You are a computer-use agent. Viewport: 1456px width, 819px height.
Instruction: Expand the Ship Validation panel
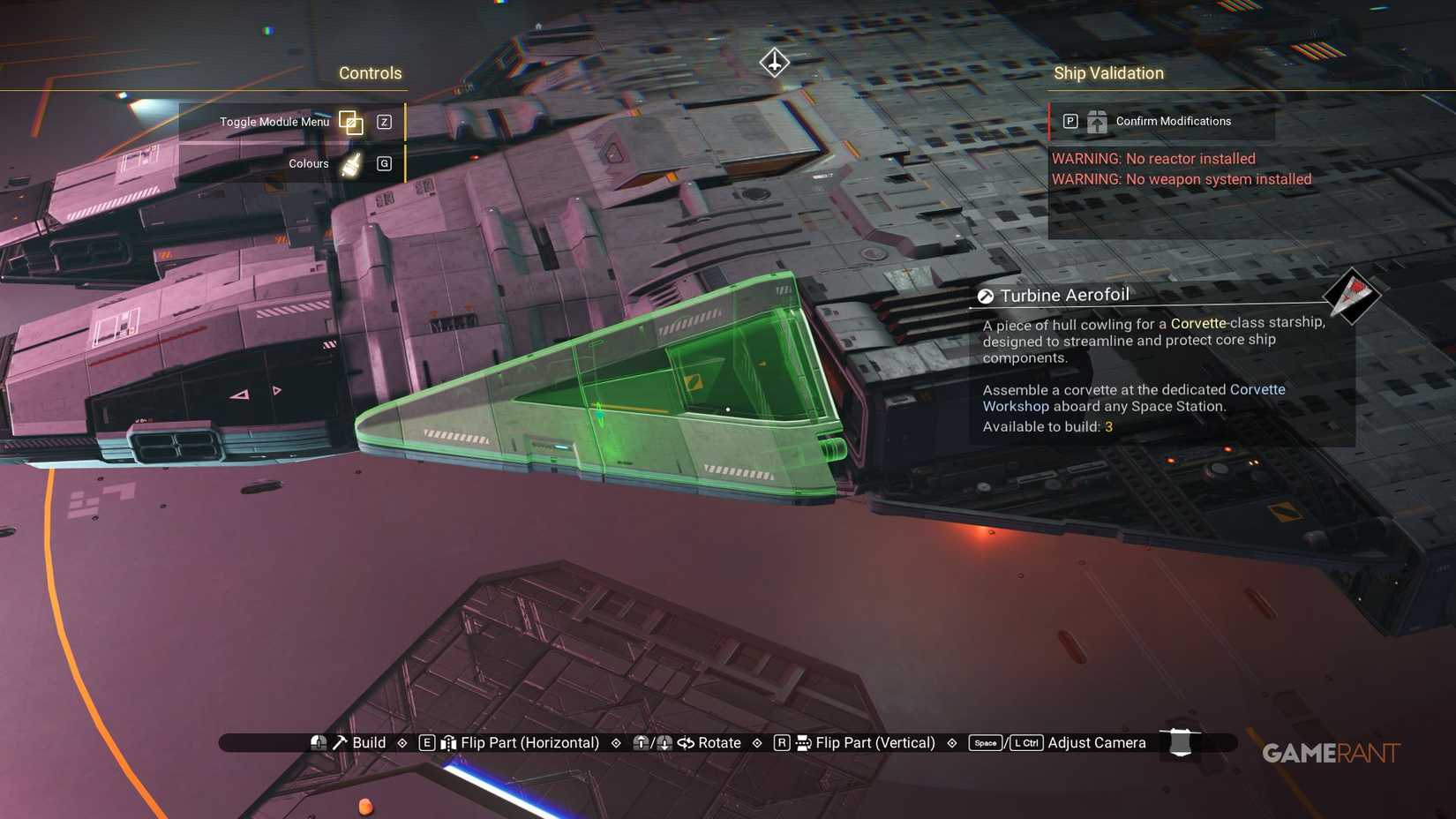coord(1108,73)
